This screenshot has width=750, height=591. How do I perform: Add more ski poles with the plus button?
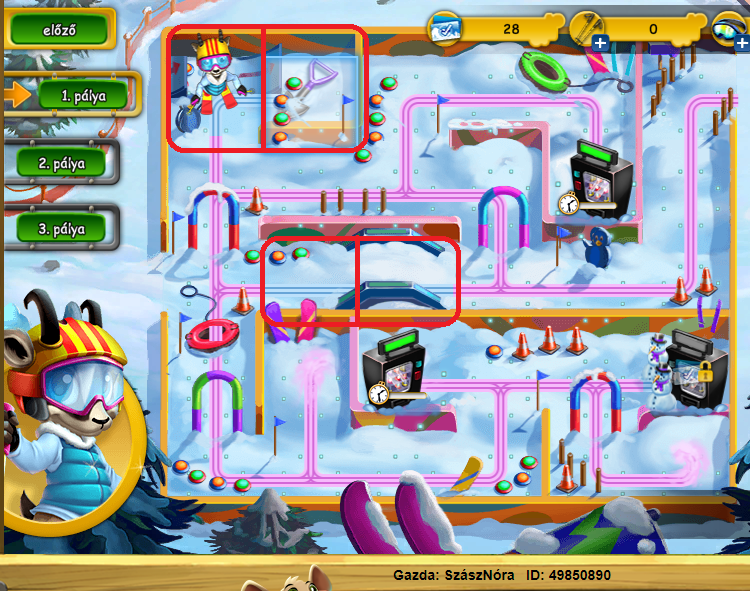[x=600, y=42]
